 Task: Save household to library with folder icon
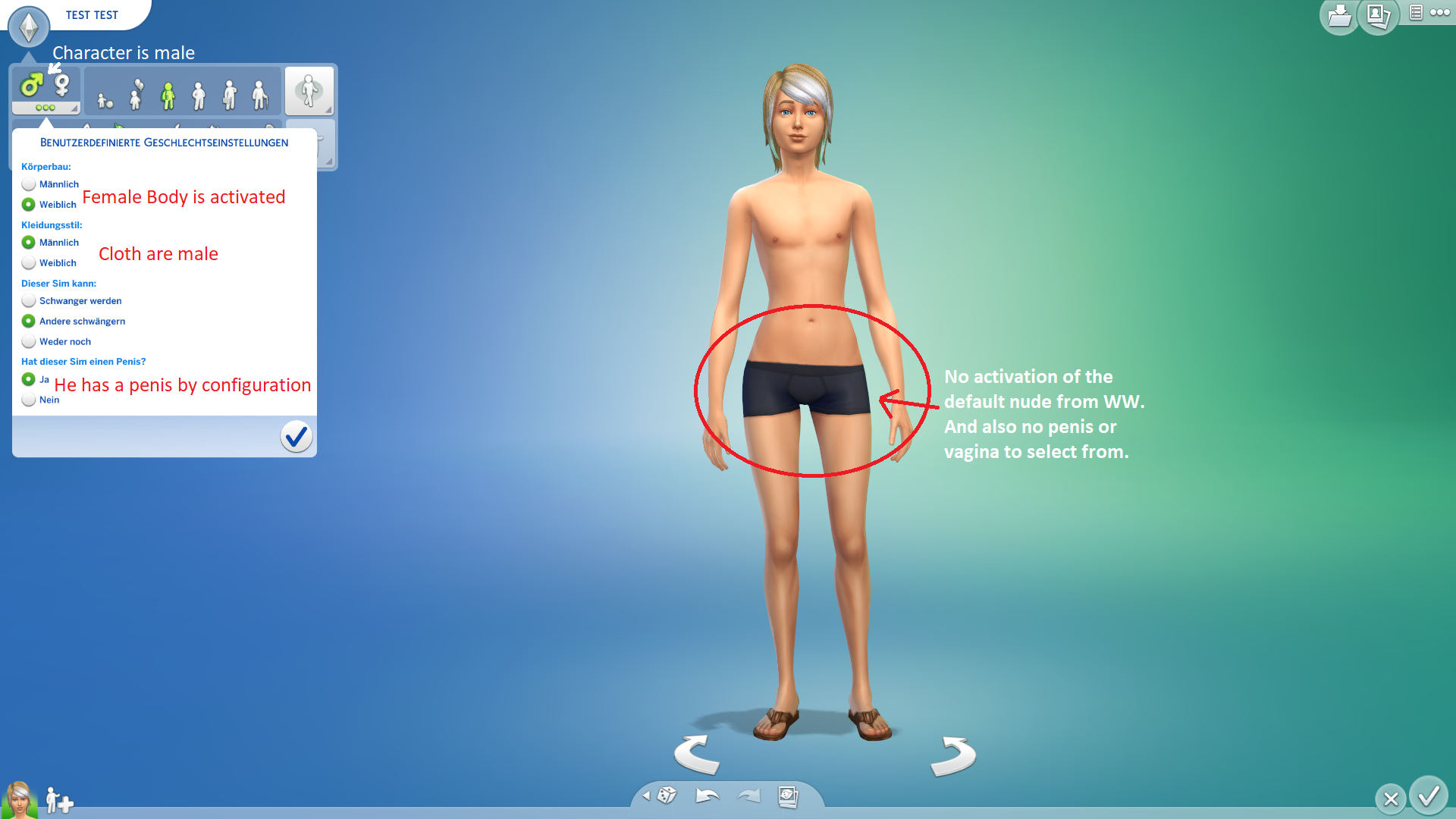1339,17
